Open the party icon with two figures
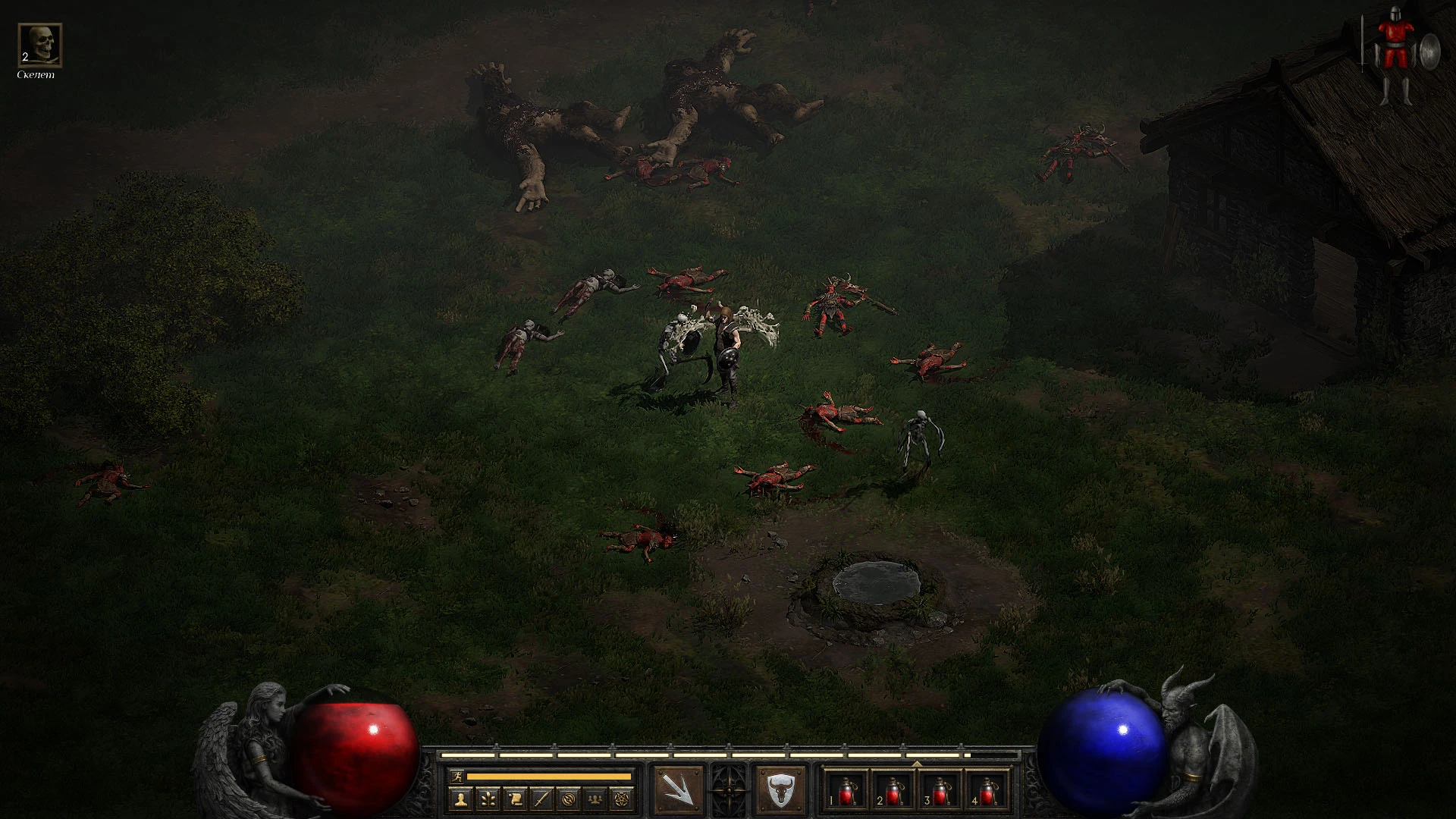The width and height of the screenshot is (1456, 819). [x=596, y=799]
